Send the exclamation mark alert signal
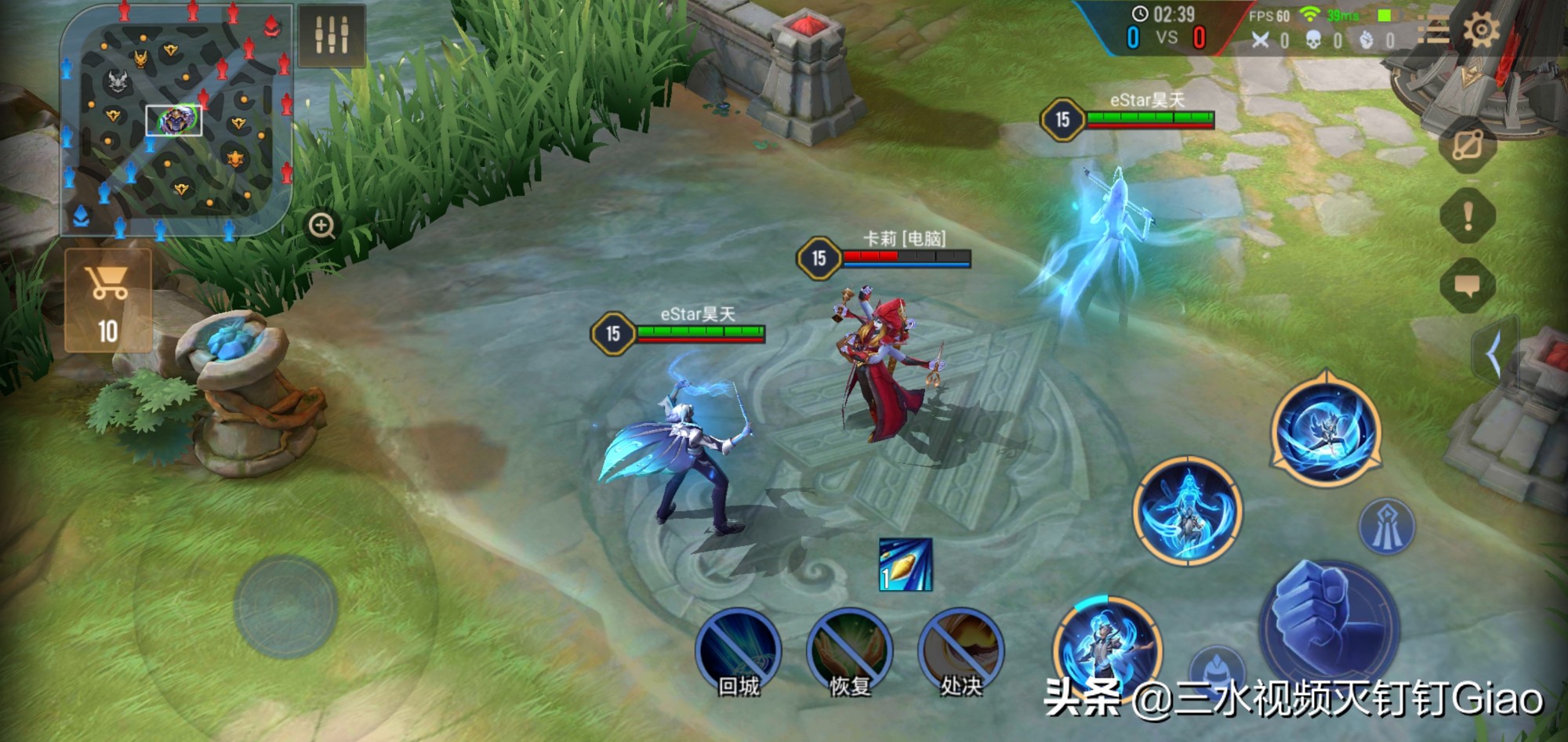This screenshot has width=1568, height=742. pyautogui.click(x=1468, y=215)
